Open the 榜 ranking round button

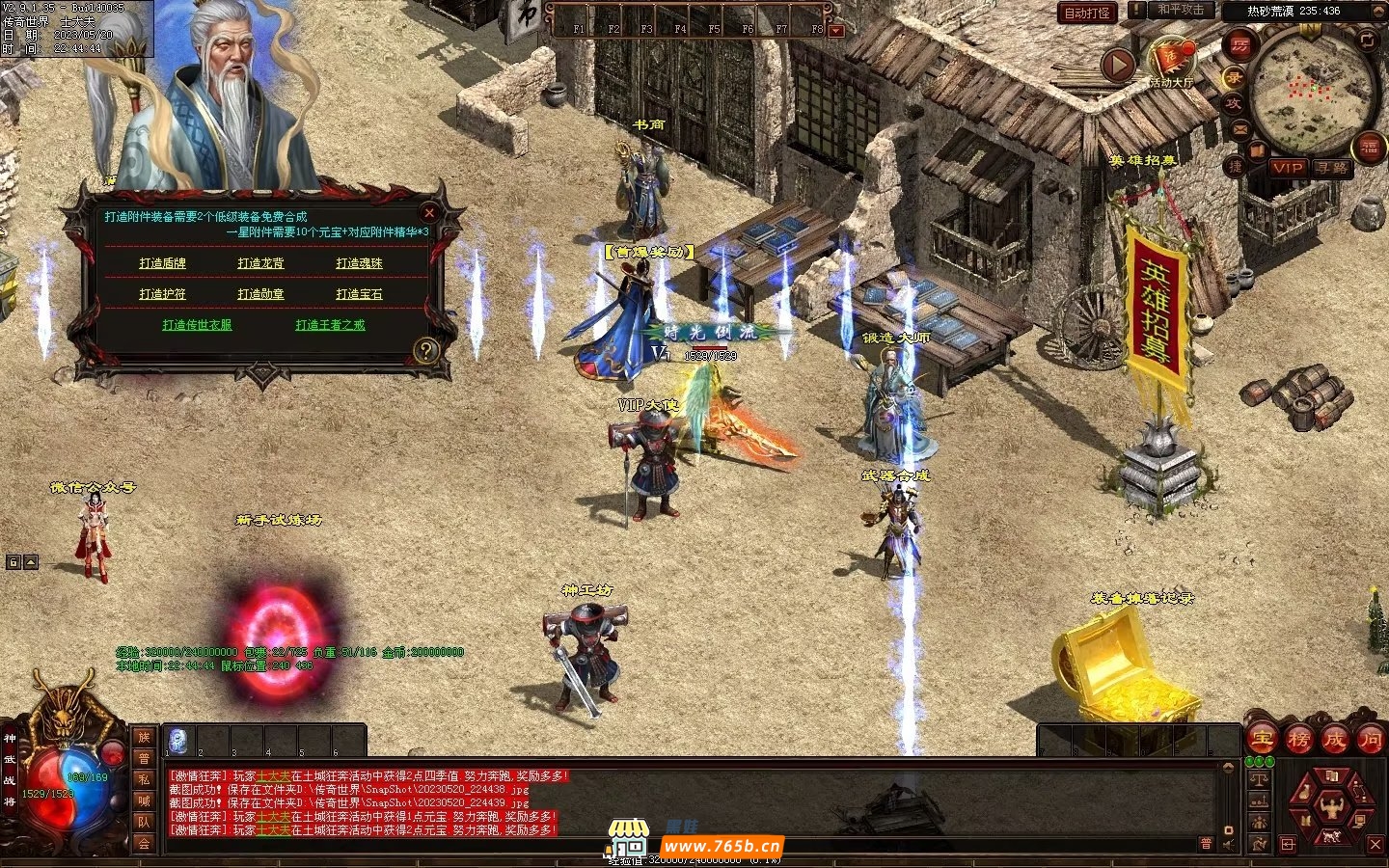[x=1298, y=740]
